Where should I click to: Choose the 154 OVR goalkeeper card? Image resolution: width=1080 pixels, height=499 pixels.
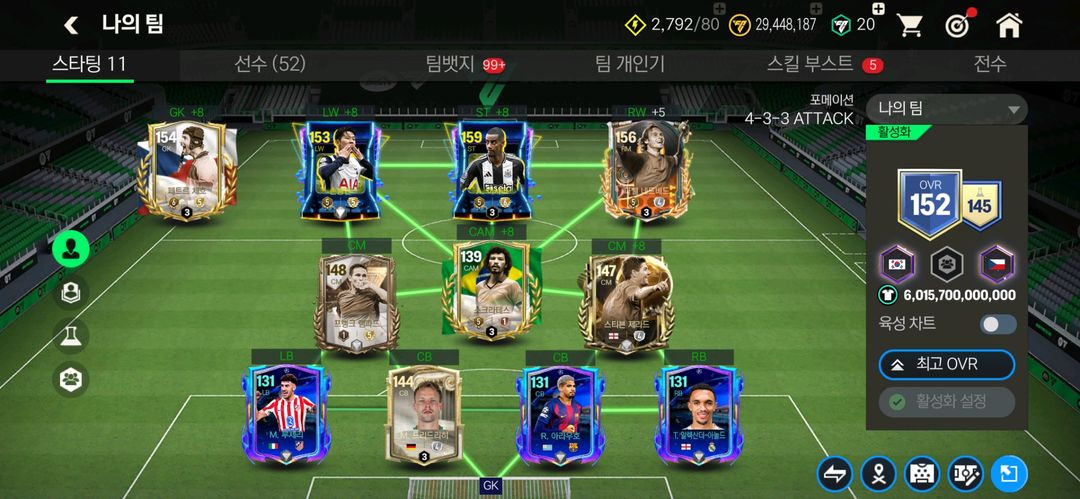coord(184,168)
